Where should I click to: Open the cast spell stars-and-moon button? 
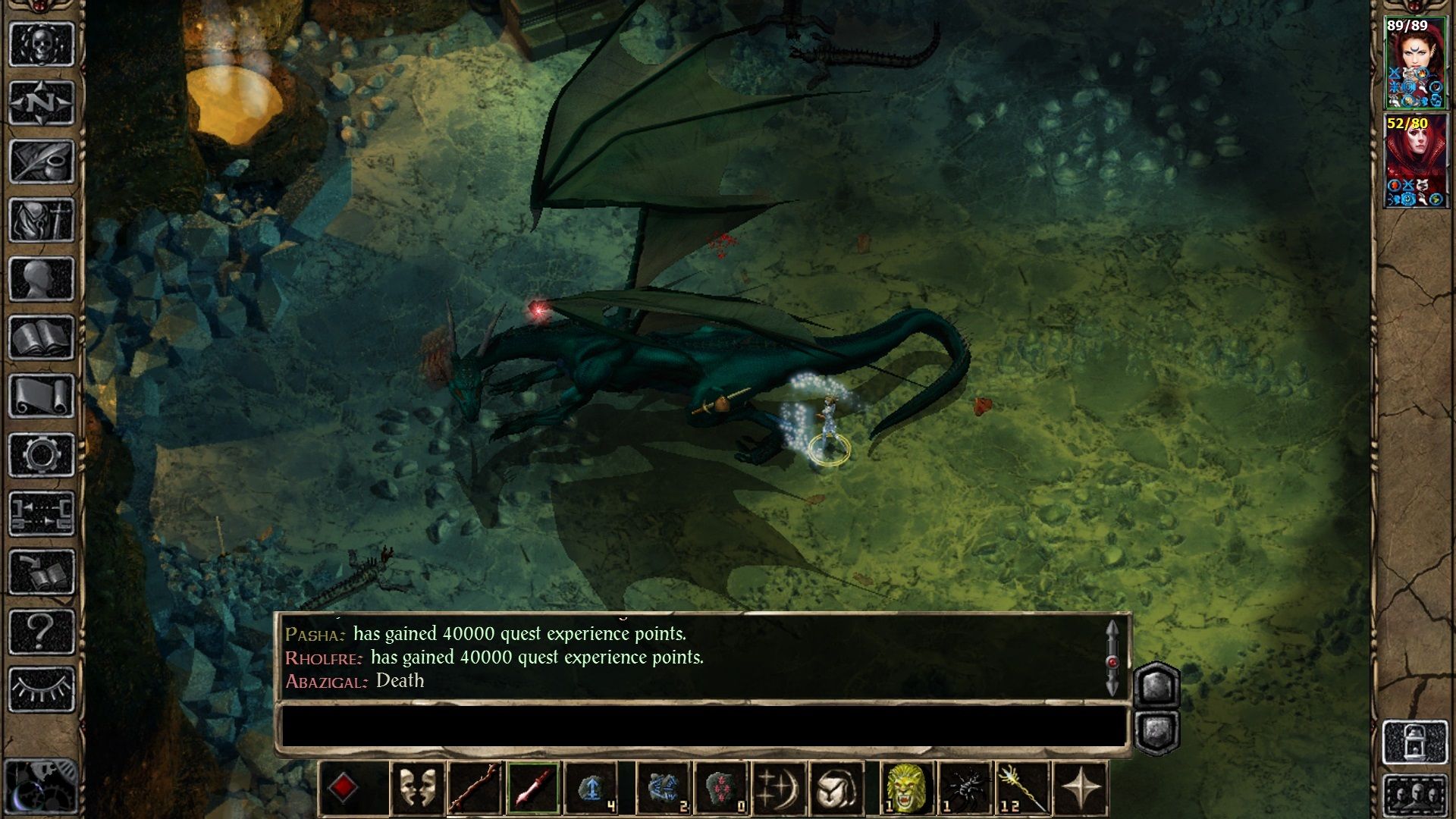tap(778, 789)
